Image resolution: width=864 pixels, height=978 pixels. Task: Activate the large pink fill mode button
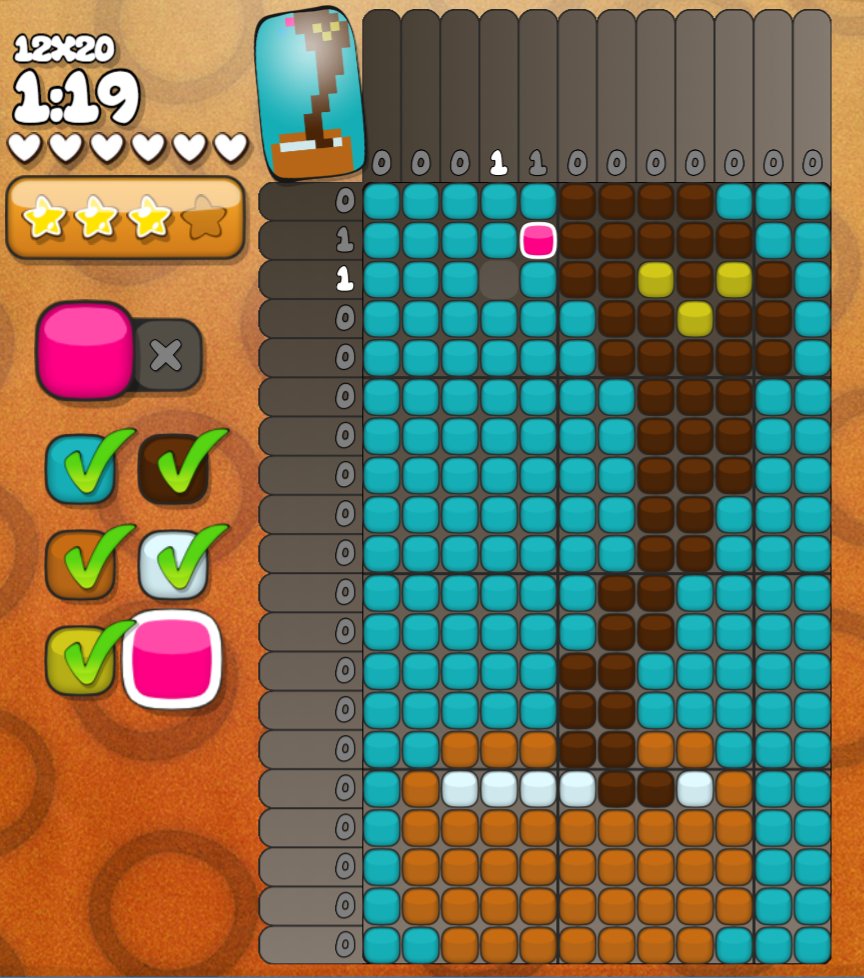point(85,351)
